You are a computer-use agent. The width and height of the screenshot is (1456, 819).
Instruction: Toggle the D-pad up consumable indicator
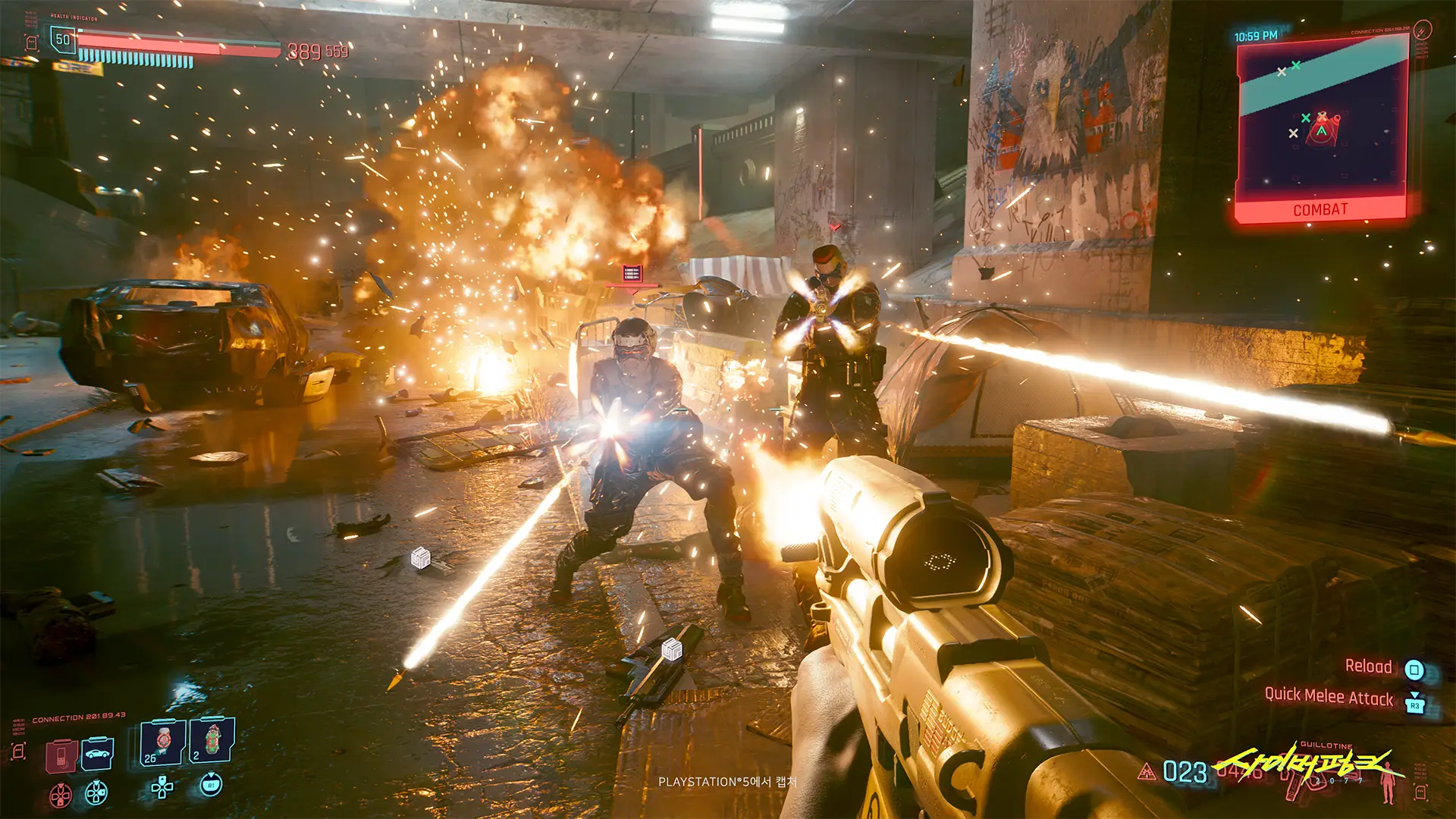(x=161, y=786)
